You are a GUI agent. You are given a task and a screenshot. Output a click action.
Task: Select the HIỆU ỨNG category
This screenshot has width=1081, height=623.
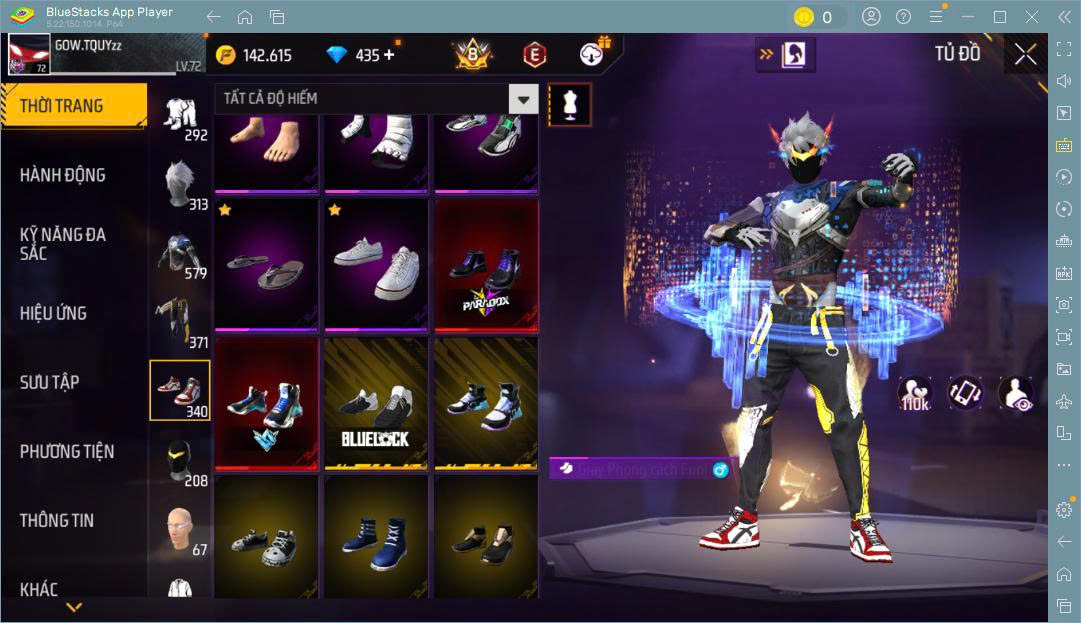click(53, 313)
